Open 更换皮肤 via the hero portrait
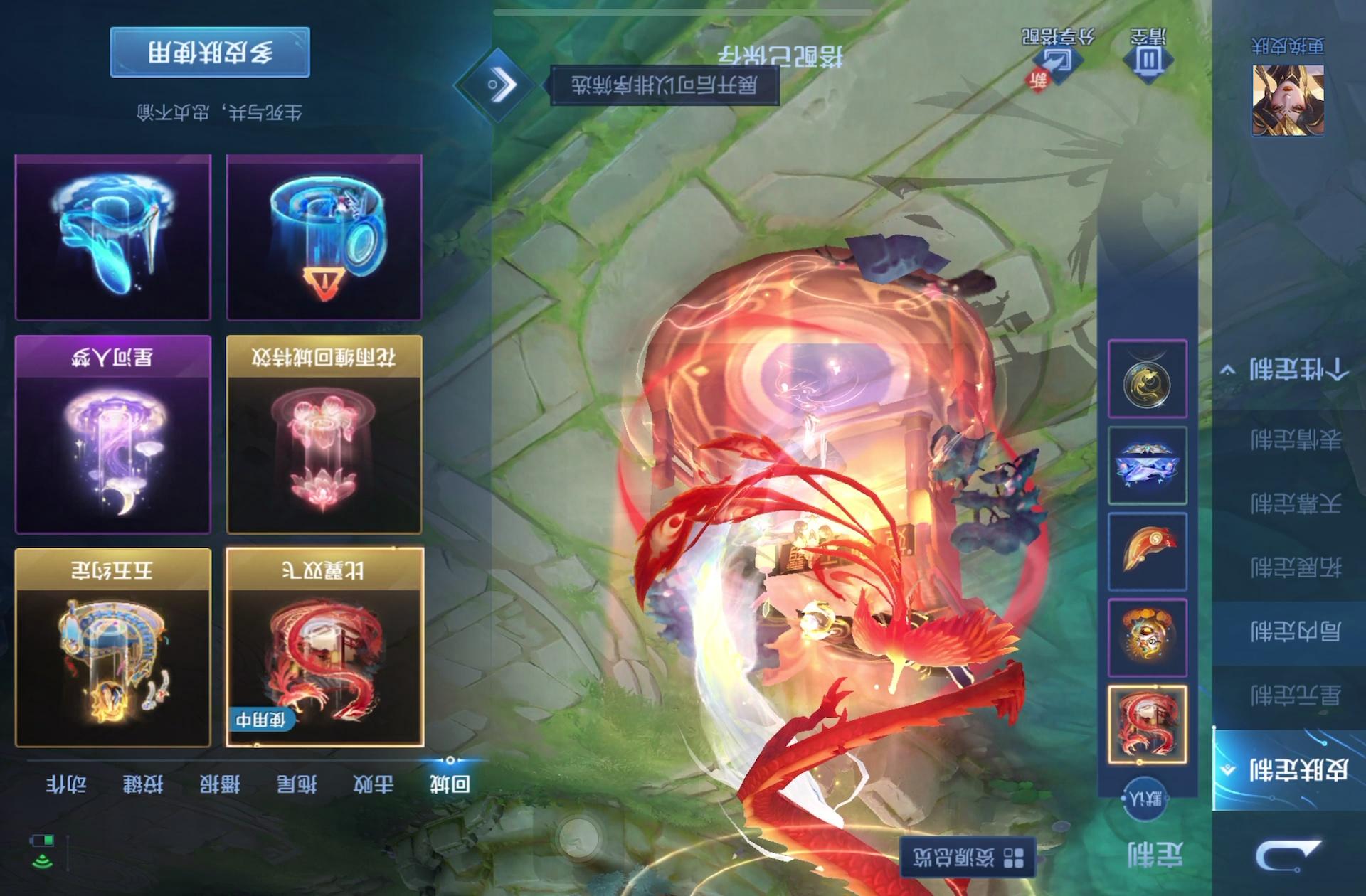 1288,100
